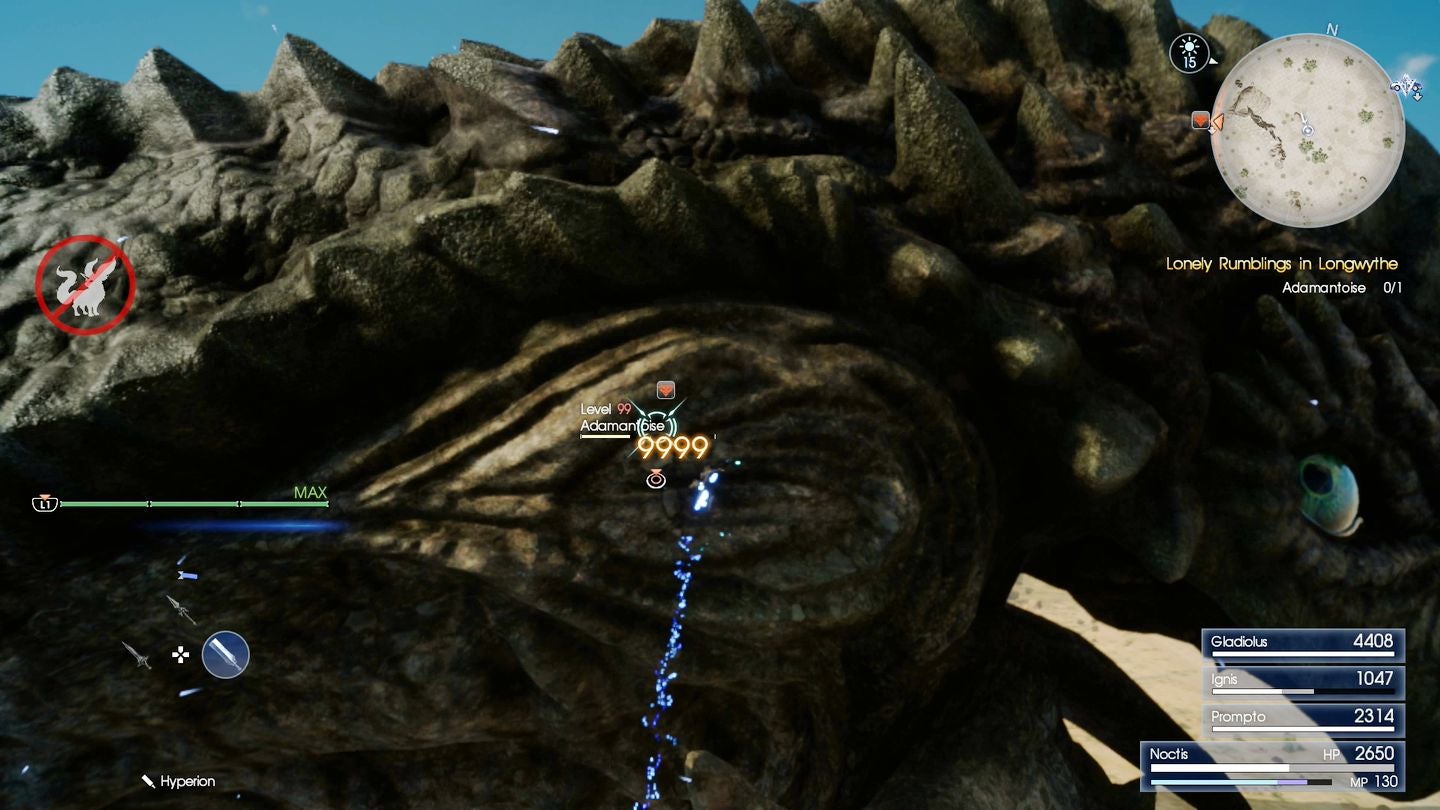Toggle the ring status icon below the damage number
The image size is (1440, 810).
(x=655, y=479)
